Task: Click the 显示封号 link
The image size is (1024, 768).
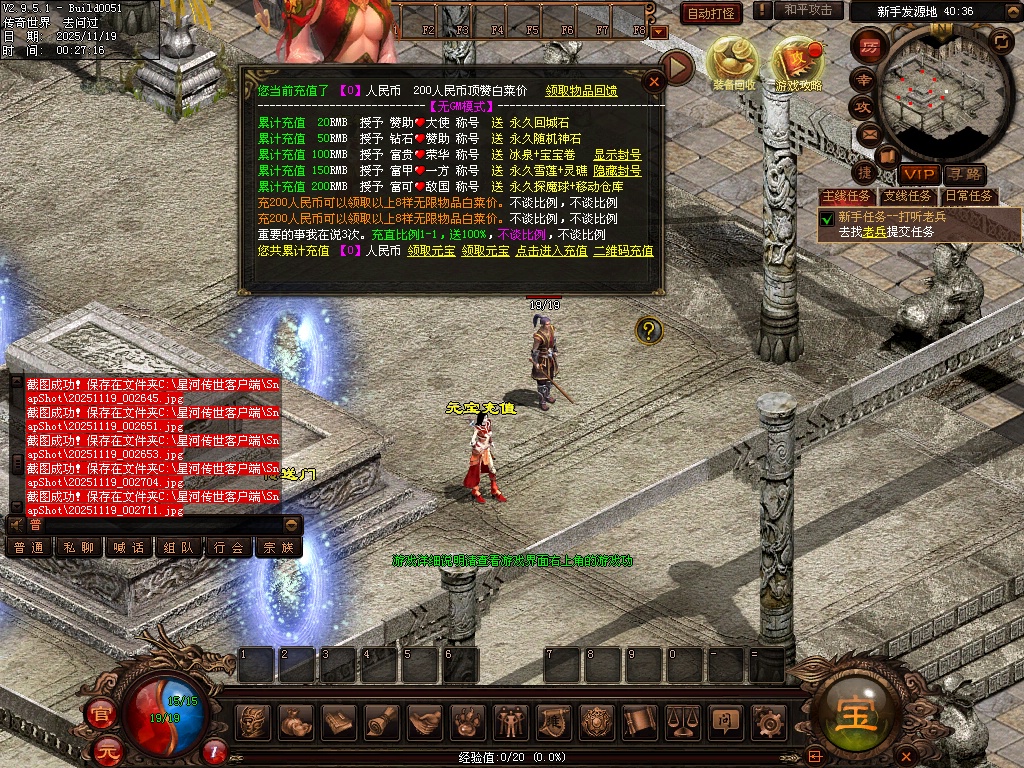Action: tap(617, 155)
